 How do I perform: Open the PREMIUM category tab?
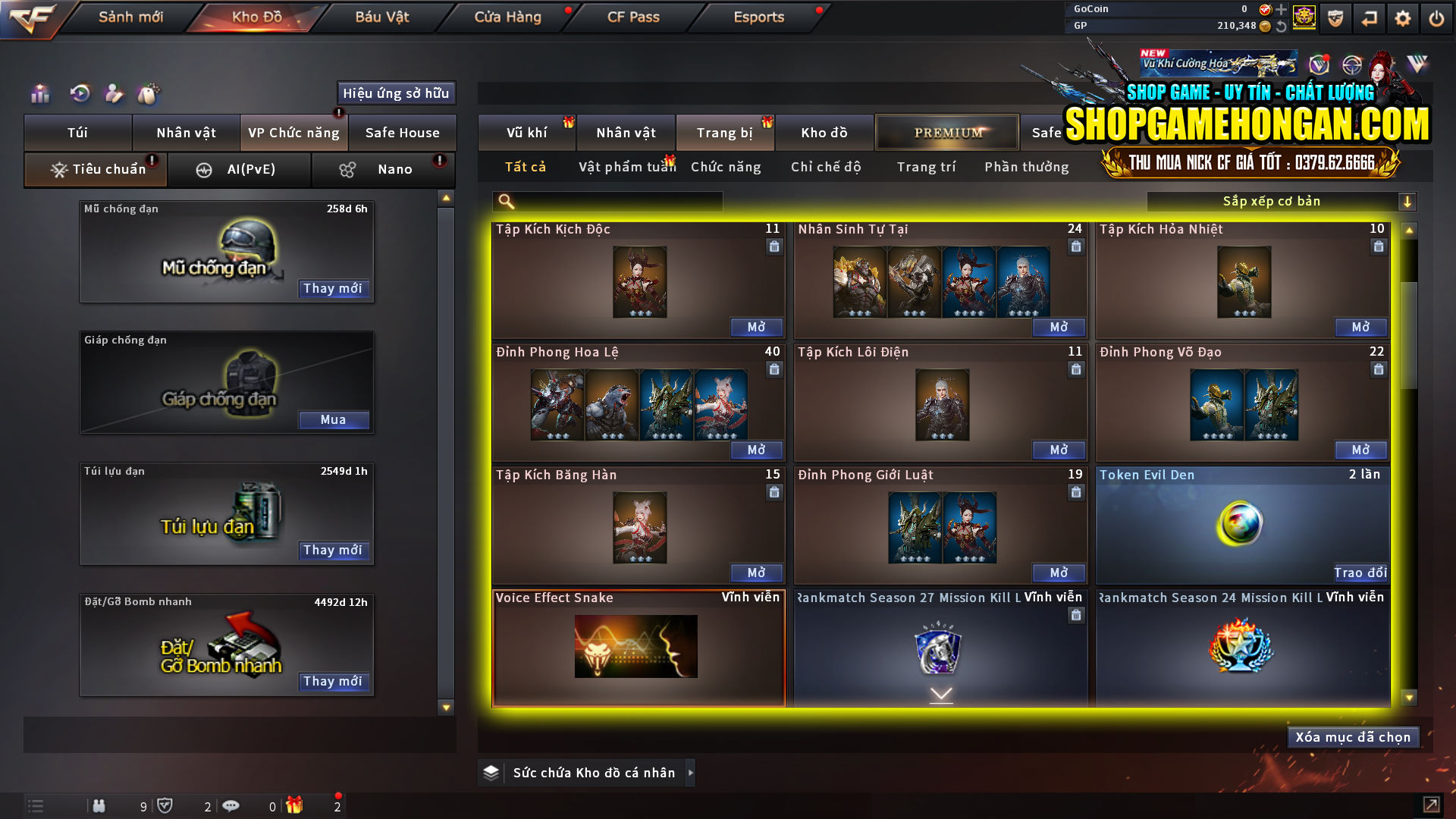[x=946, y=132]
